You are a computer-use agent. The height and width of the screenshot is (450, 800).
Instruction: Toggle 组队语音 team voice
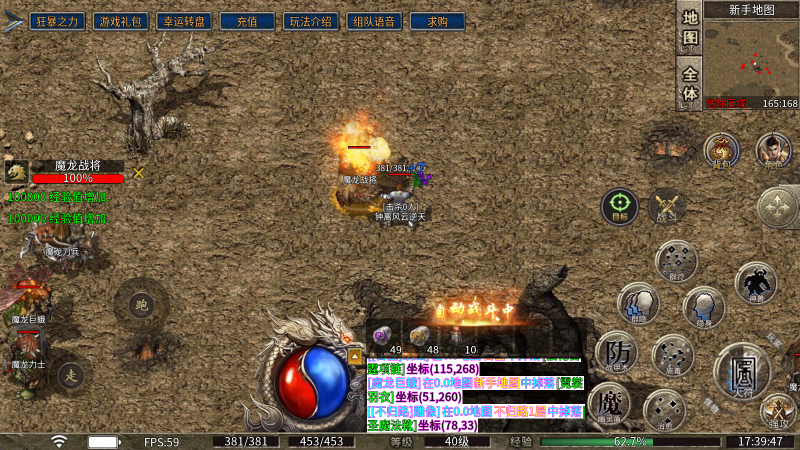click(374, 21)
